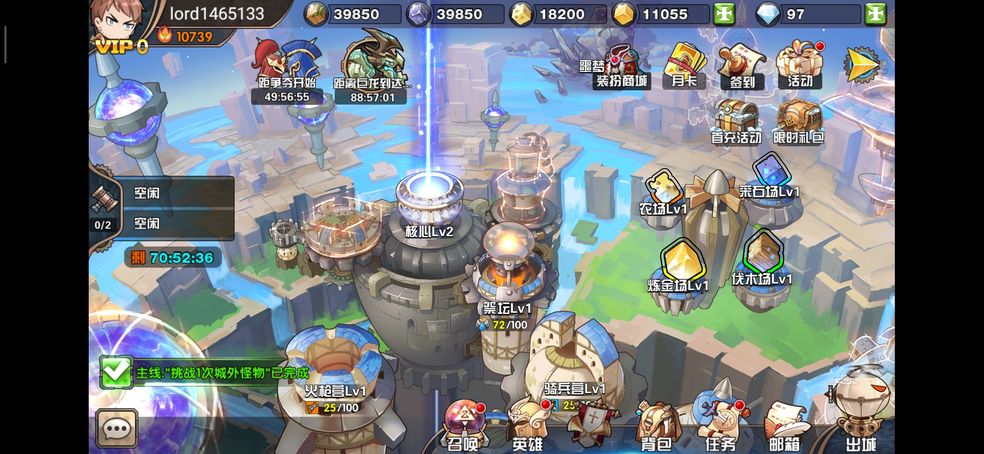The width and height of the screenshot is (984, 454).
Task: Open the 装扮商城 costume shop
Action: point(621,65)
